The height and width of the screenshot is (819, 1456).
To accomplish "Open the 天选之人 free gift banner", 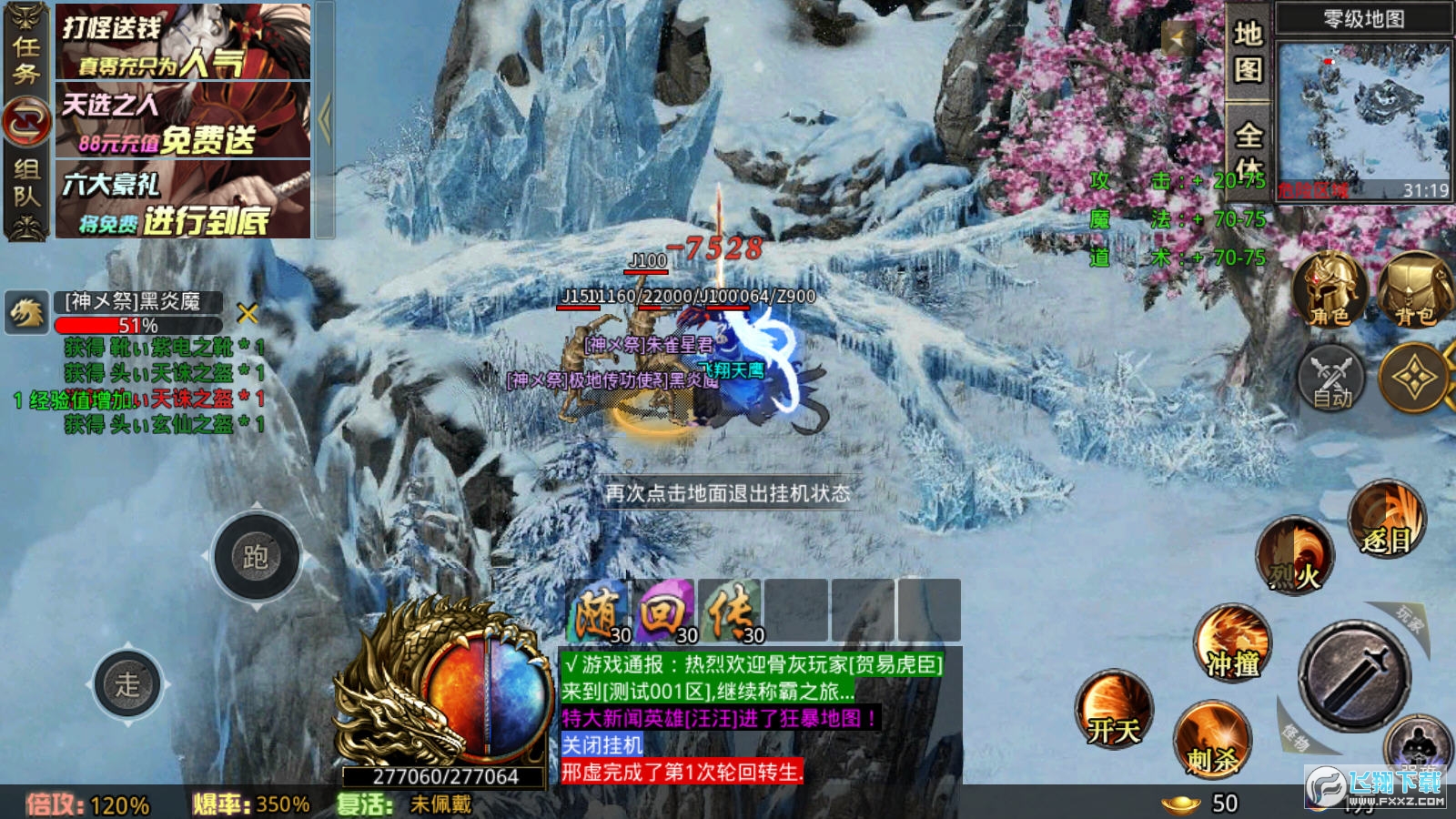I will point(183,120).
